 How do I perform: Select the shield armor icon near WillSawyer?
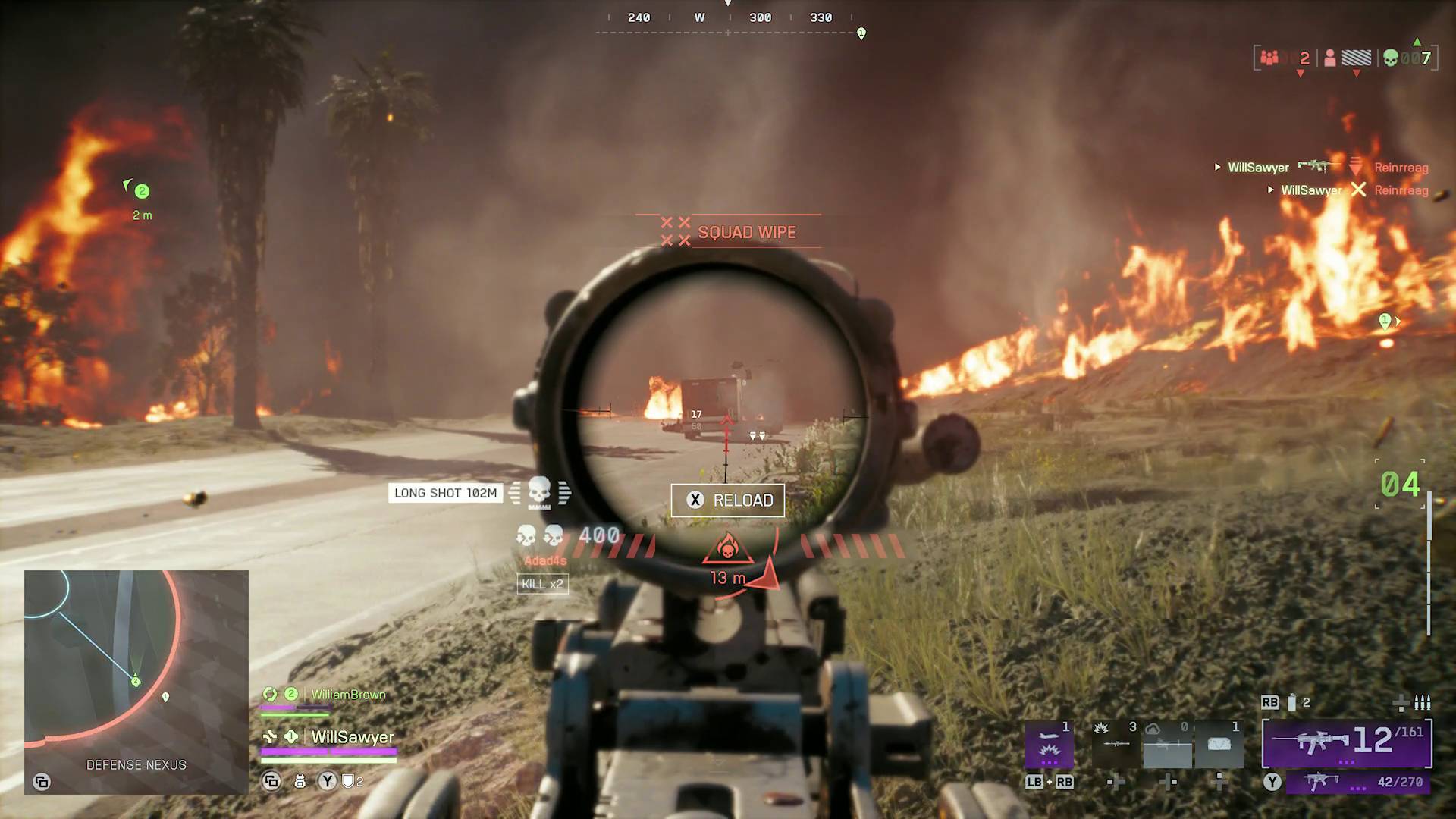click(349, 782)
